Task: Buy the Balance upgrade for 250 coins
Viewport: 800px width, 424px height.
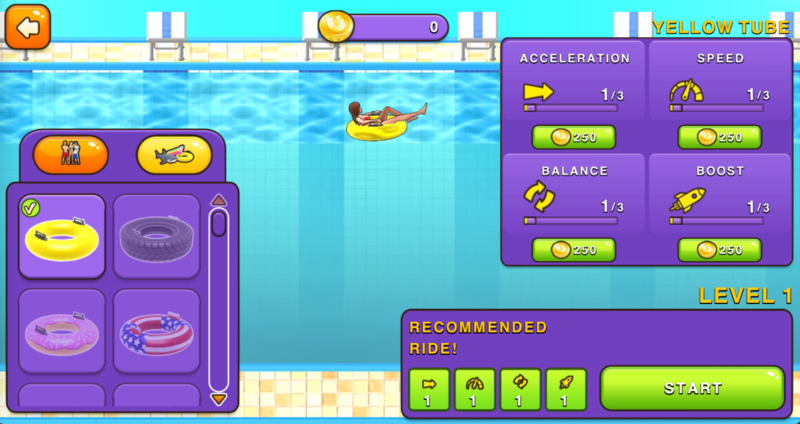Action: [573, 249]
